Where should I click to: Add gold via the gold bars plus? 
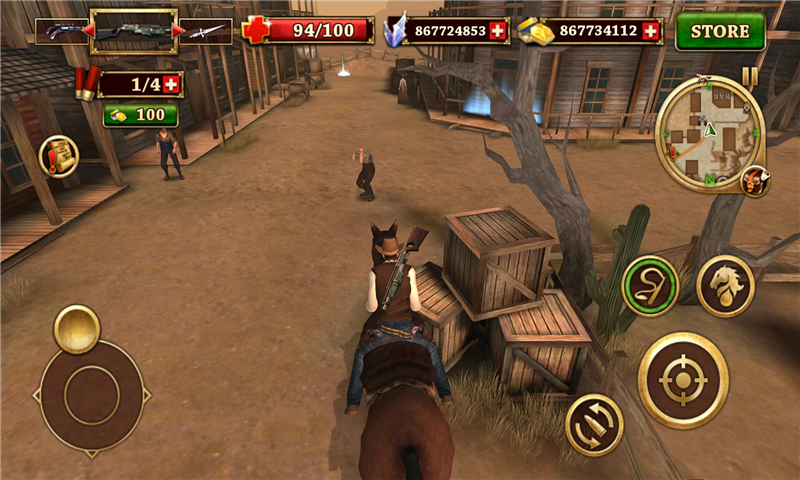tap(651, 31)
